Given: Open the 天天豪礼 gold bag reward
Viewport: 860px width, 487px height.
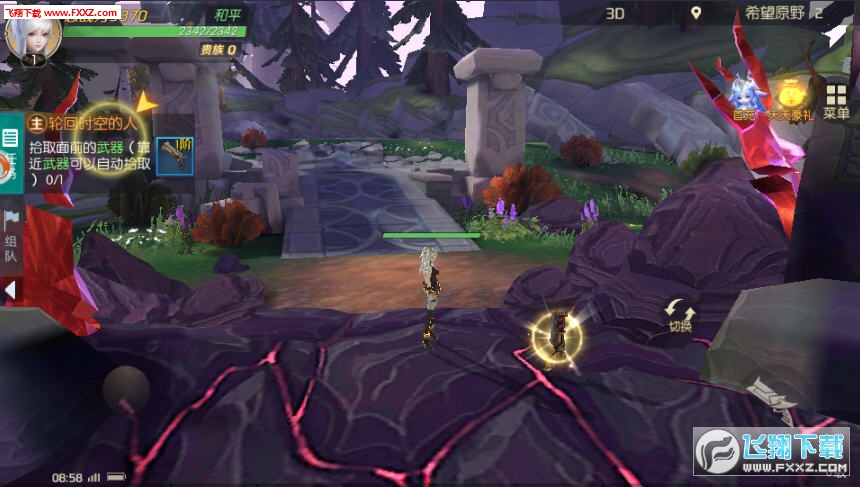Looking at the screenshot, I should 791,99.
